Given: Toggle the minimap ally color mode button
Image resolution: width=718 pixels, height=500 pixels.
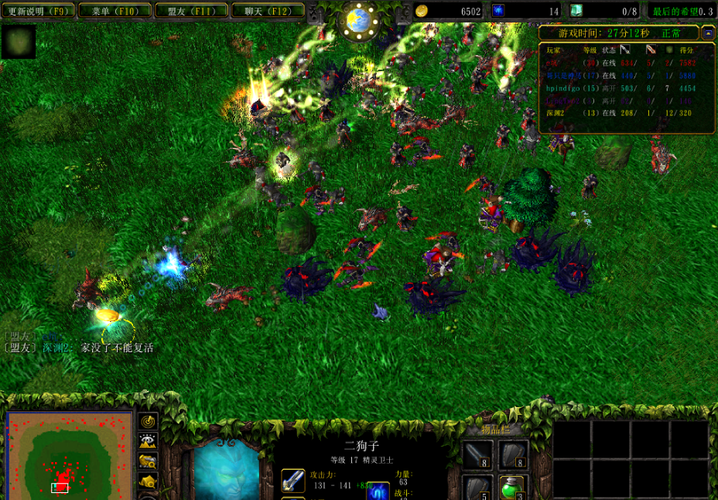Looking at the screenshot, I should click(x=148, y=461).
